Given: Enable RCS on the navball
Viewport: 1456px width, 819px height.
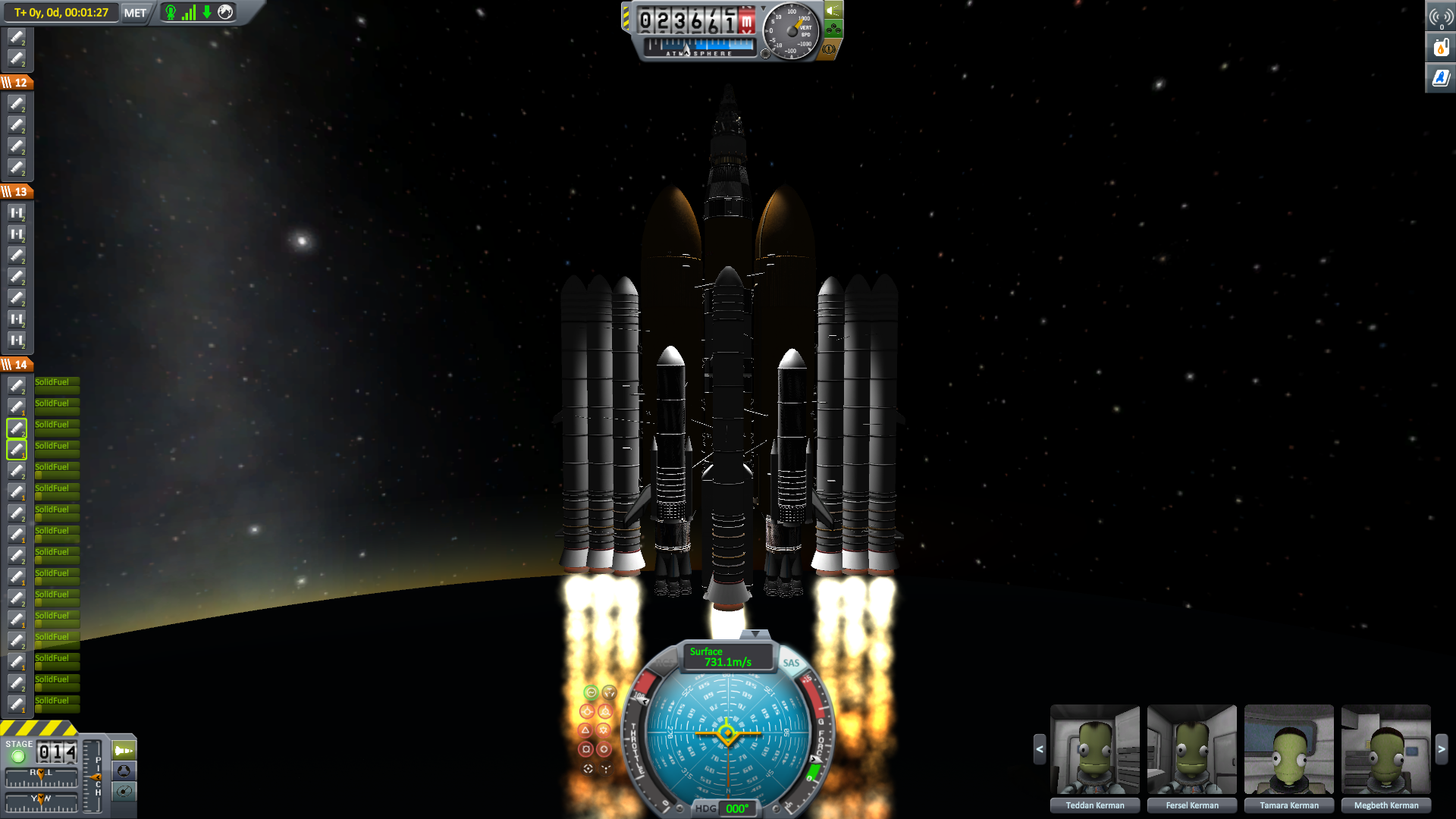Looking at the screenshot, I should tap(665, 663).
